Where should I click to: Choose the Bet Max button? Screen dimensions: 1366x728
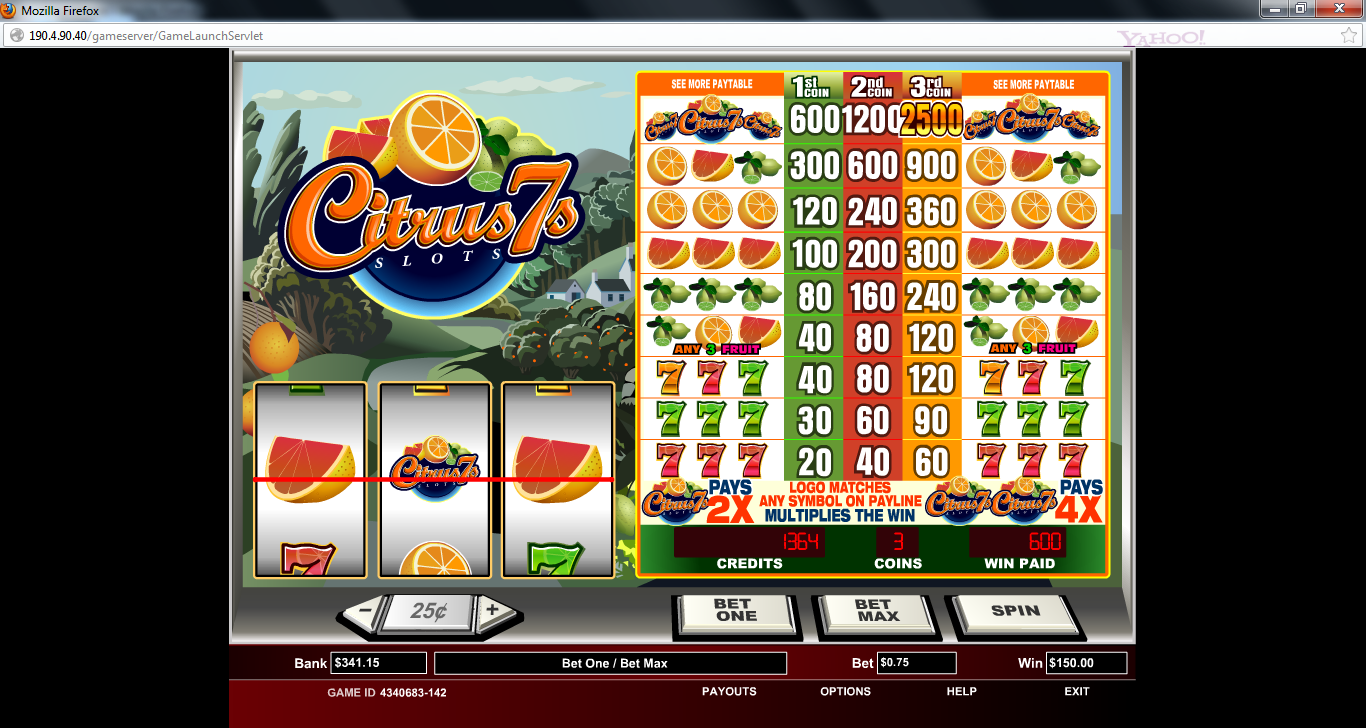click(x=872, y=612)
